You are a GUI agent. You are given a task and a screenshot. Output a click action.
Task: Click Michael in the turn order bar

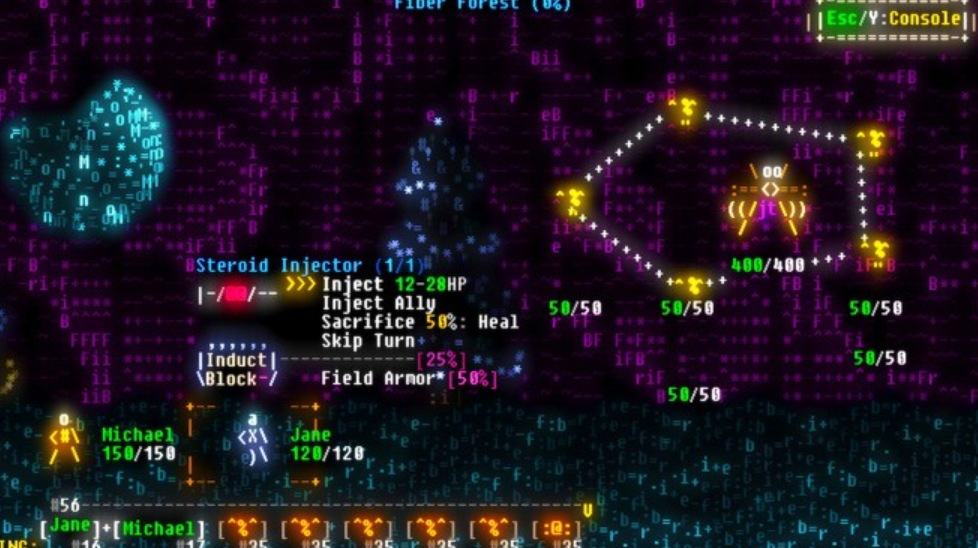tap(158, 528)
